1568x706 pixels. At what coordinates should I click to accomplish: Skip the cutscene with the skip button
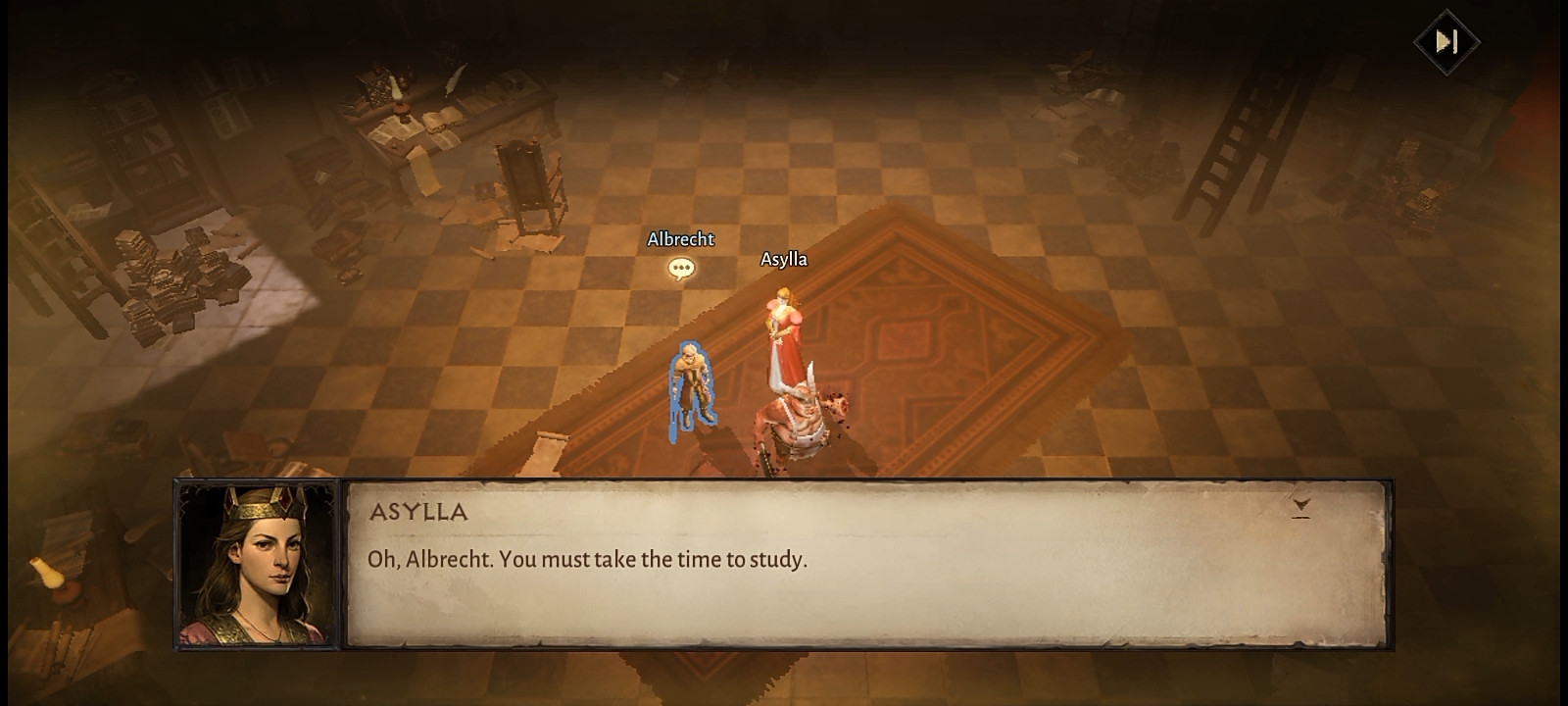click(1446, 41)
